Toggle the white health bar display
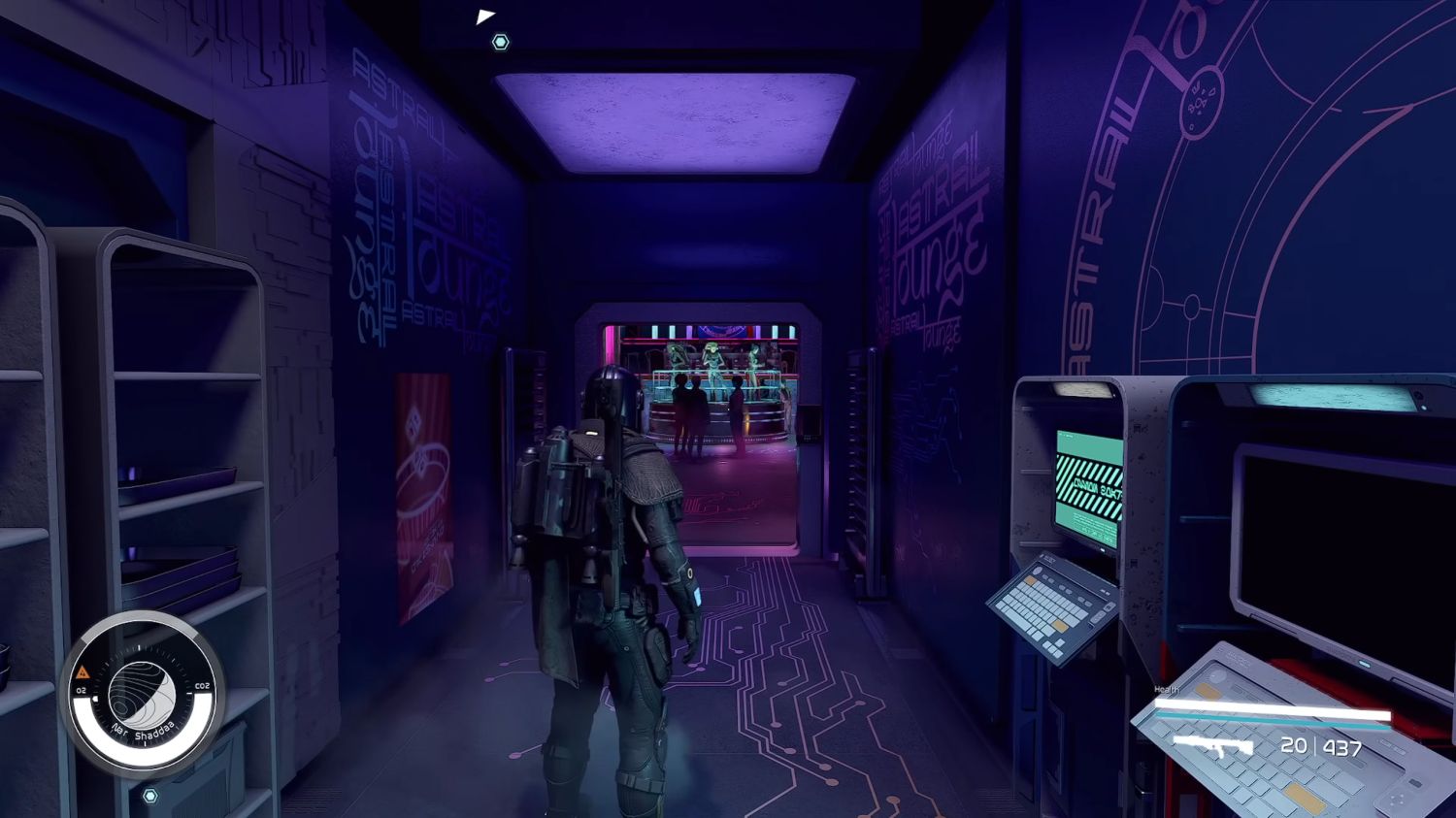Screen dimensions: 1456x818 click(1270, 708)
